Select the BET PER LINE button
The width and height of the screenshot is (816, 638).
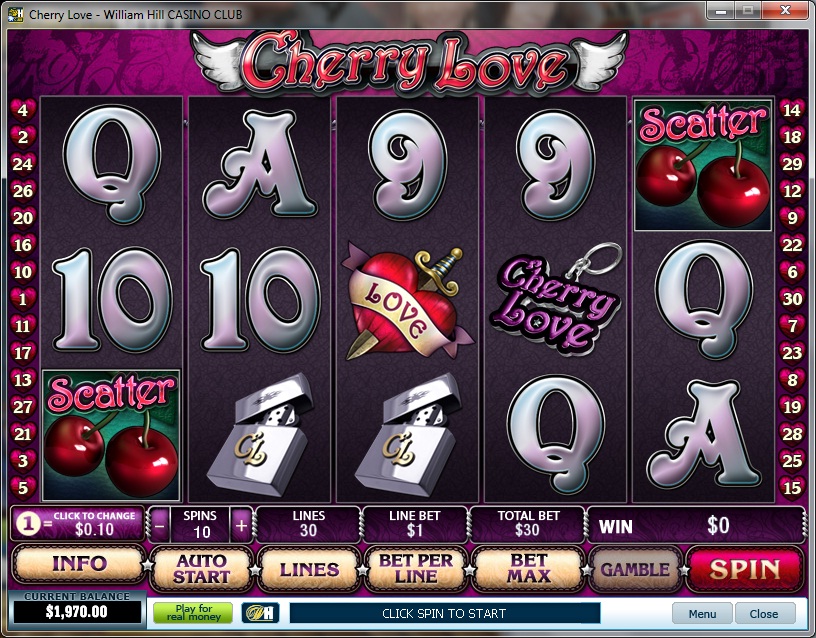pos(416,569)
